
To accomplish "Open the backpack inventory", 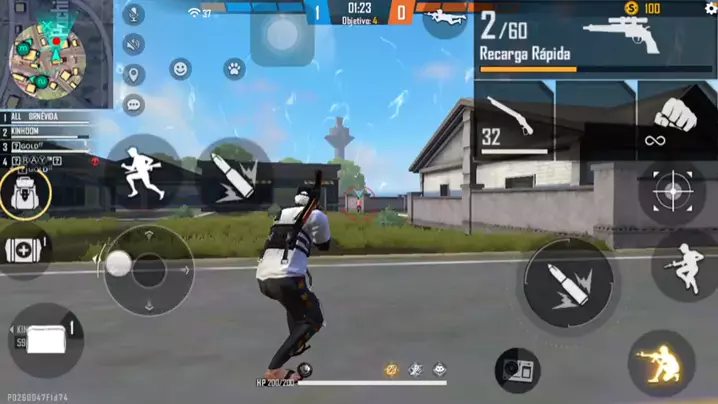I will [x=26, y=193].
